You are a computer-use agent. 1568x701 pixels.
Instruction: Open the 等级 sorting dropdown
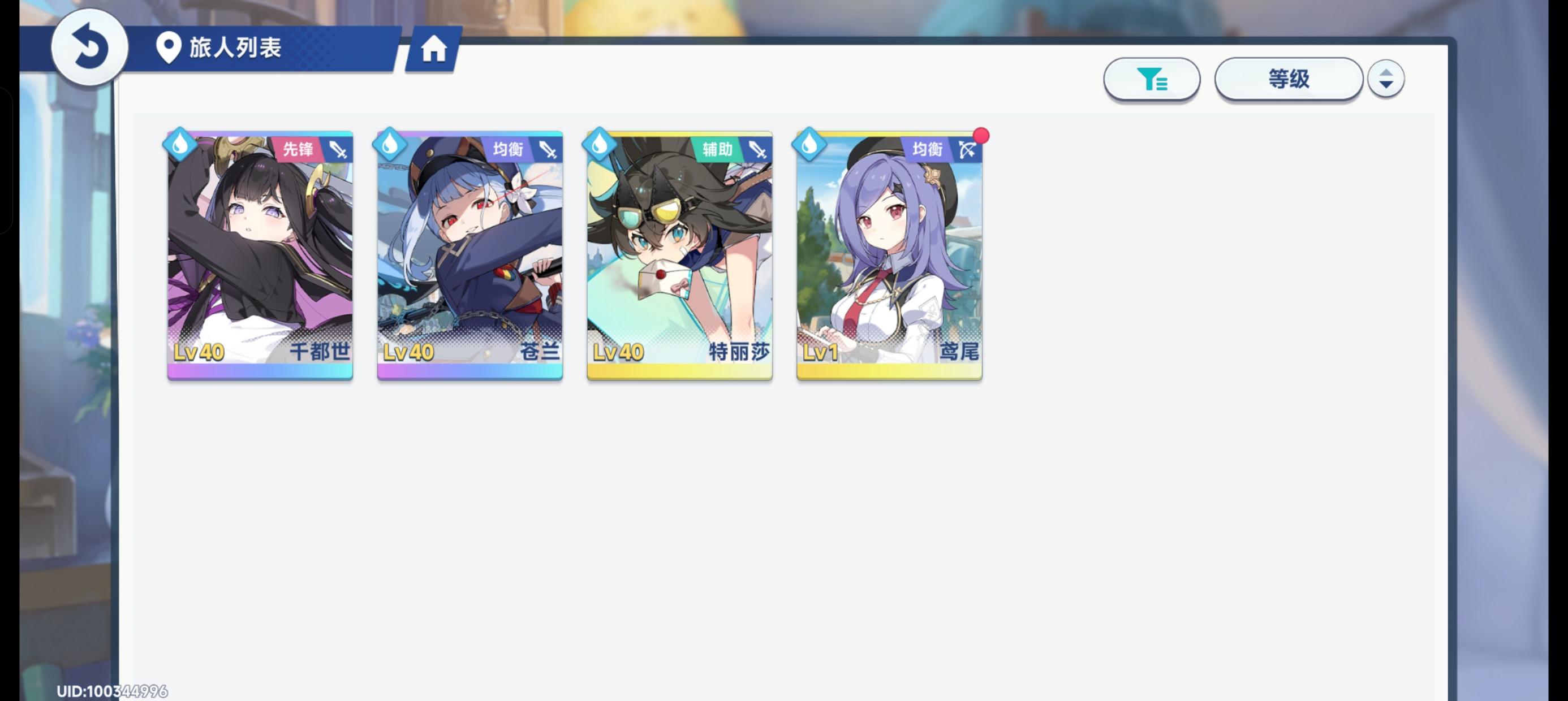(x=1288, y=79)
